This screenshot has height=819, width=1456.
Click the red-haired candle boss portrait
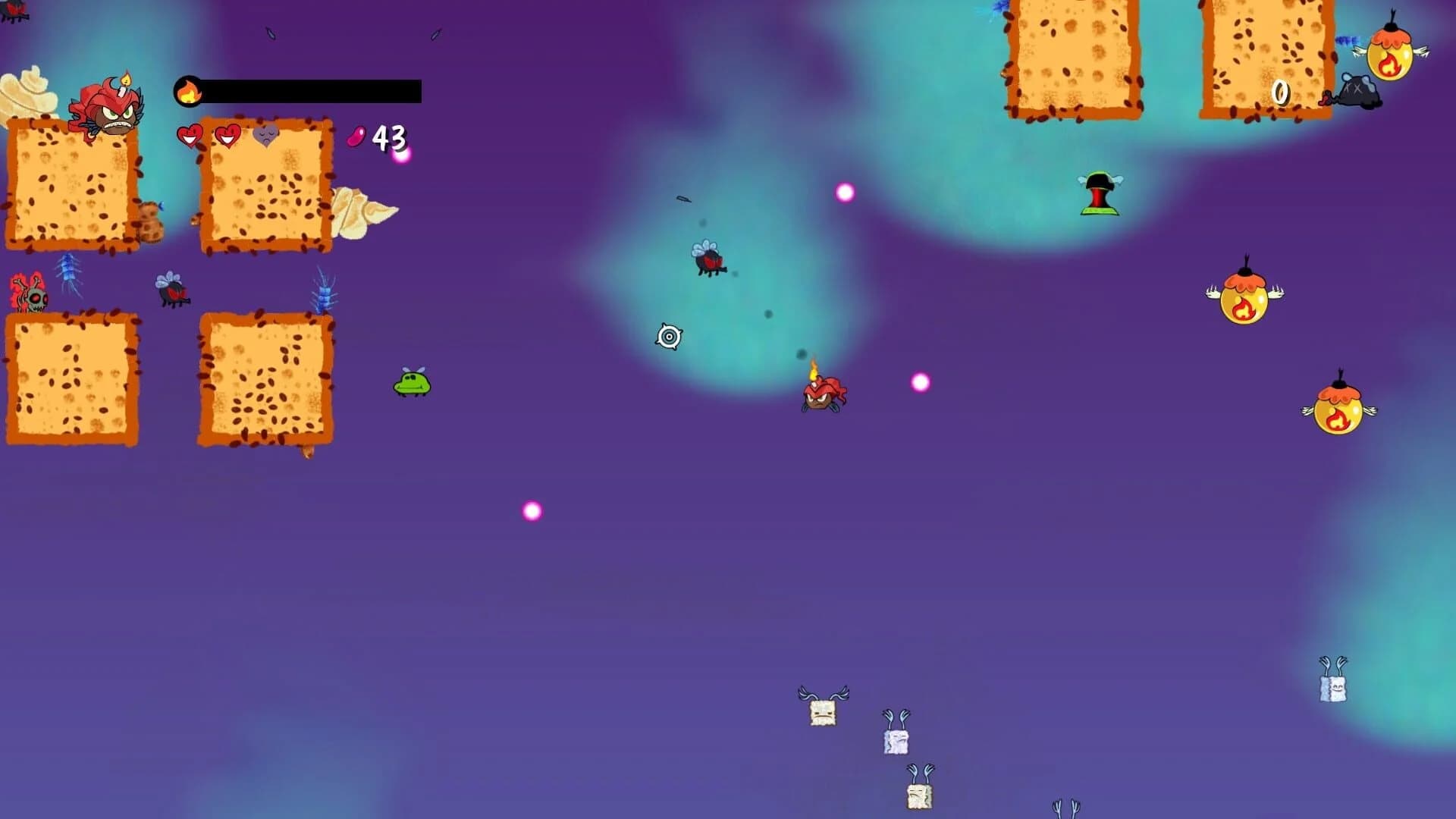pyautogui.click(x=106, y=114)
